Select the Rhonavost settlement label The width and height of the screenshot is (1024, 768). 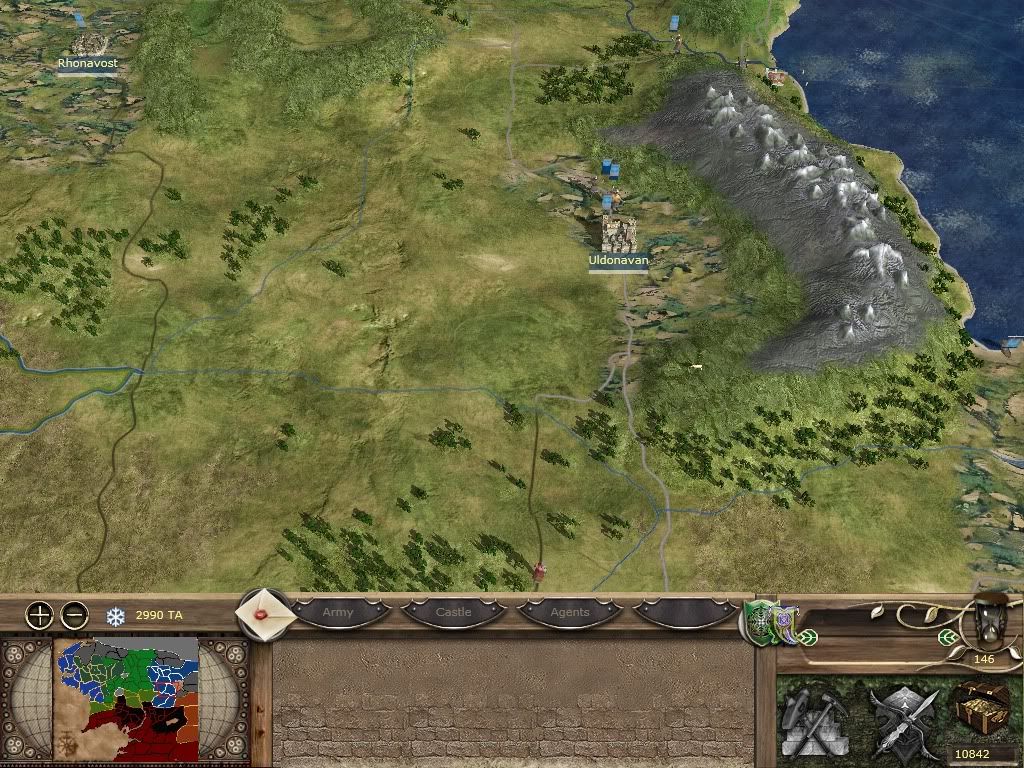click(87, 63)
